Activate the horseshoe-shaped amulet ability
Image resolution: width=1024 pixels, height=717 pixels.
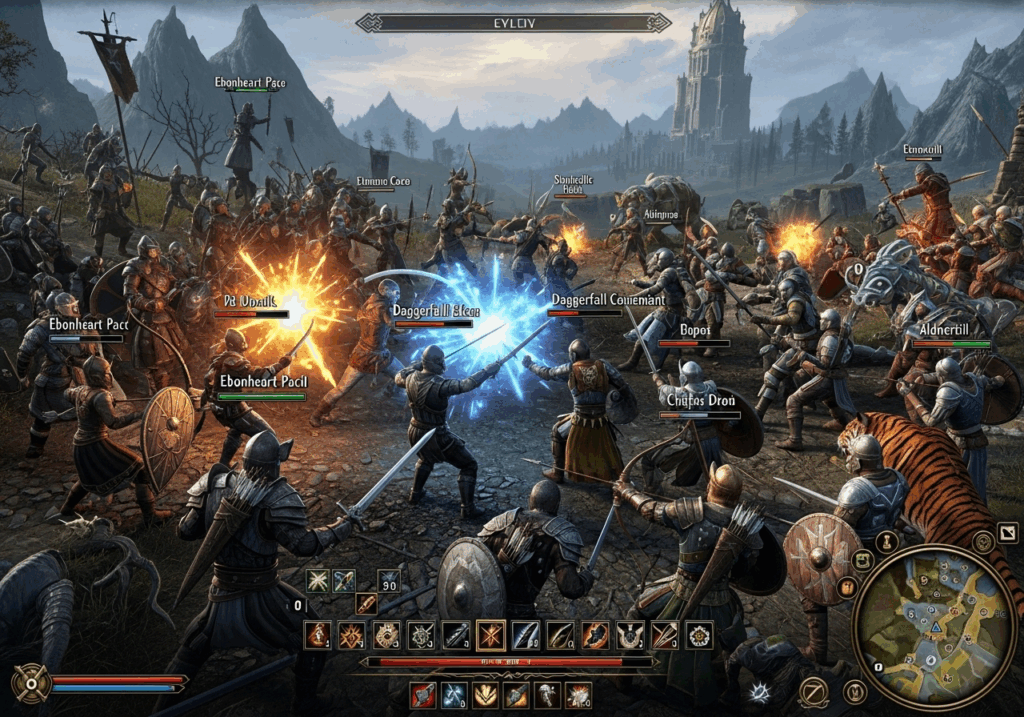[x=629, y=634]
